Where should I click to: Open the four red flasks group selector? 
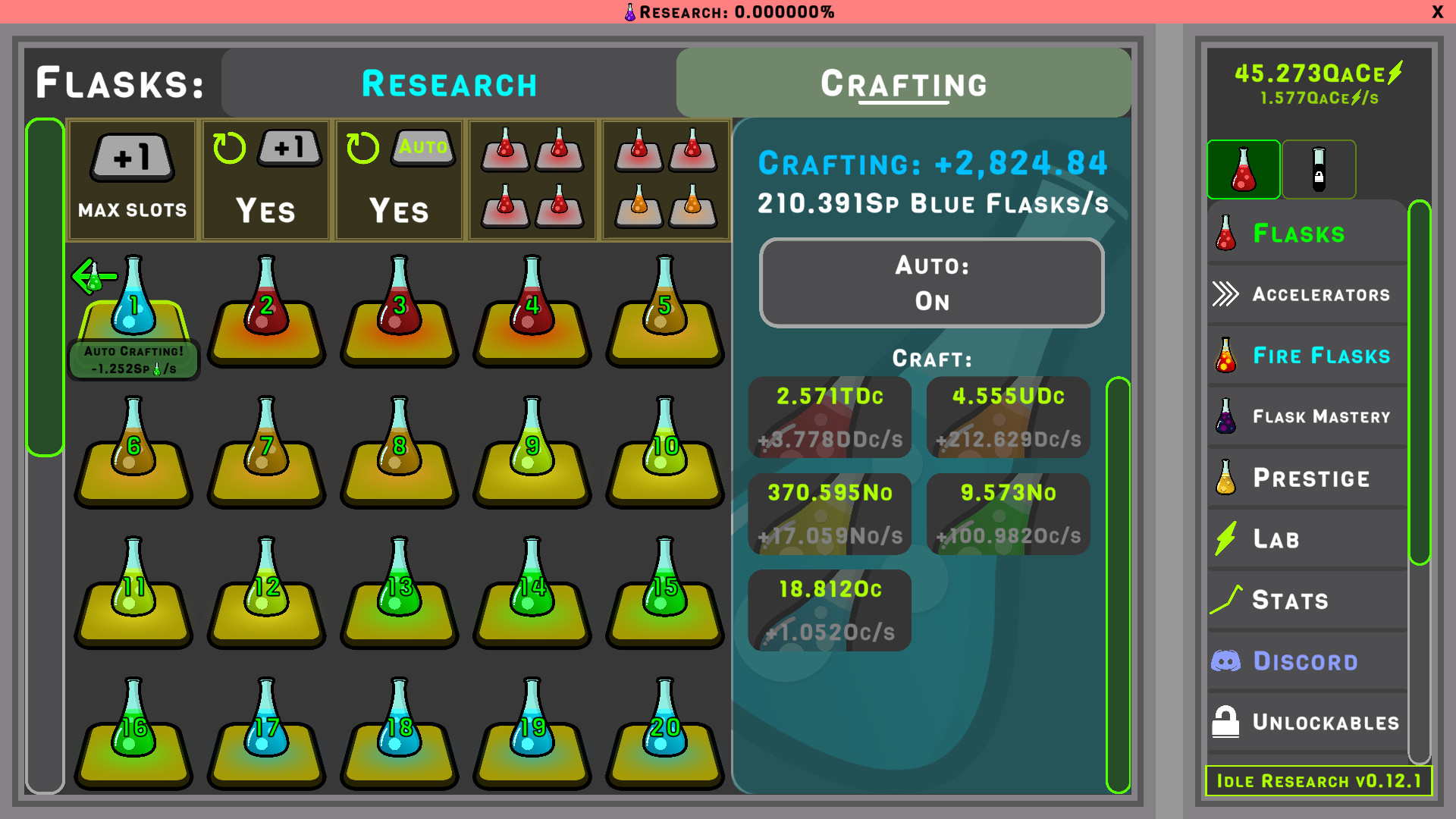(532, 180)
